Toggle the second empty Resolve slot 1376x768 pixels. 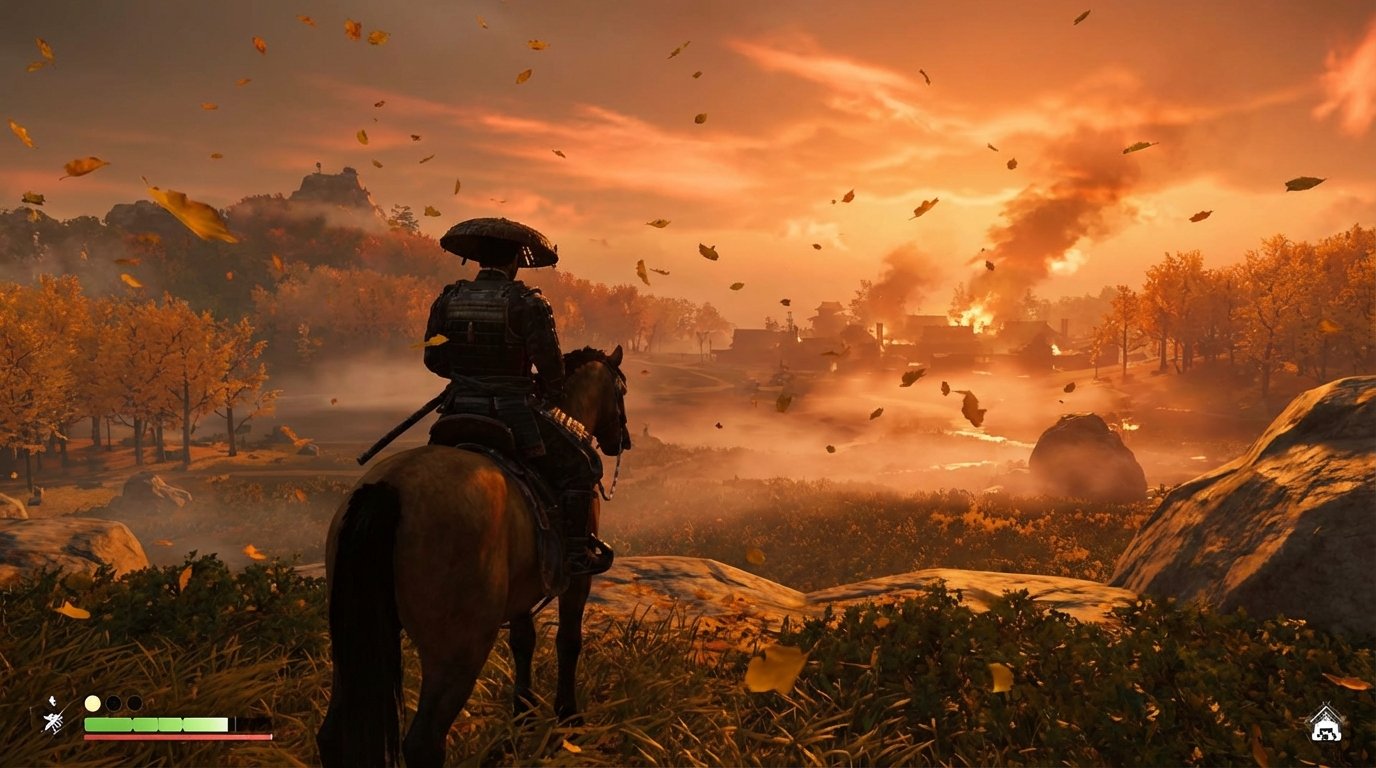tap(133, 702)
